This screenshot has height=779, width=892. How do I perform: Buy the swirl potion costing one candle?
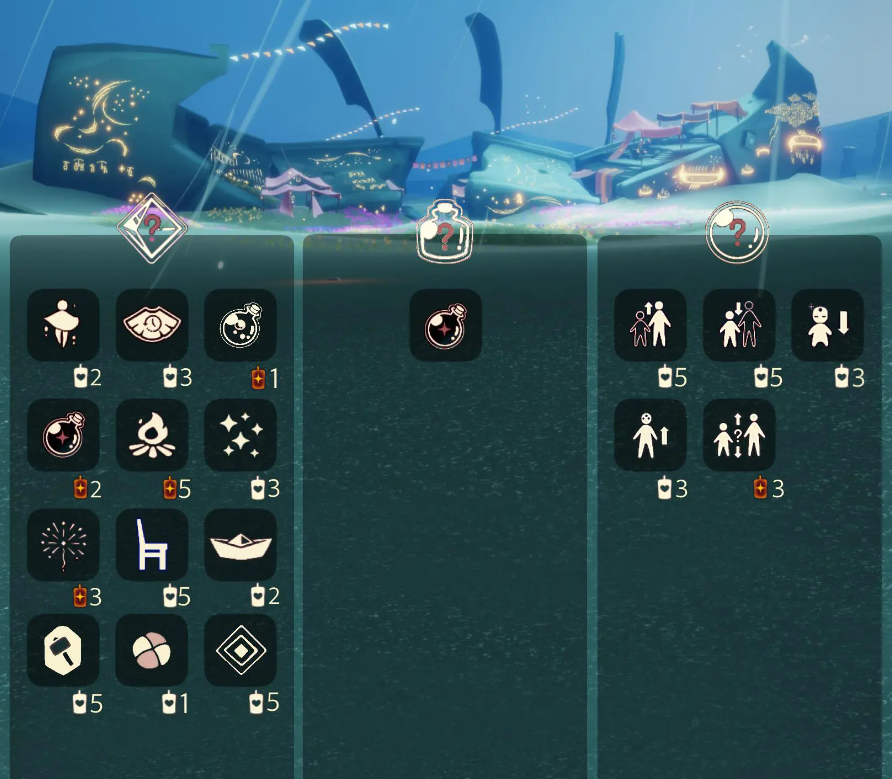tap(241, 325)
